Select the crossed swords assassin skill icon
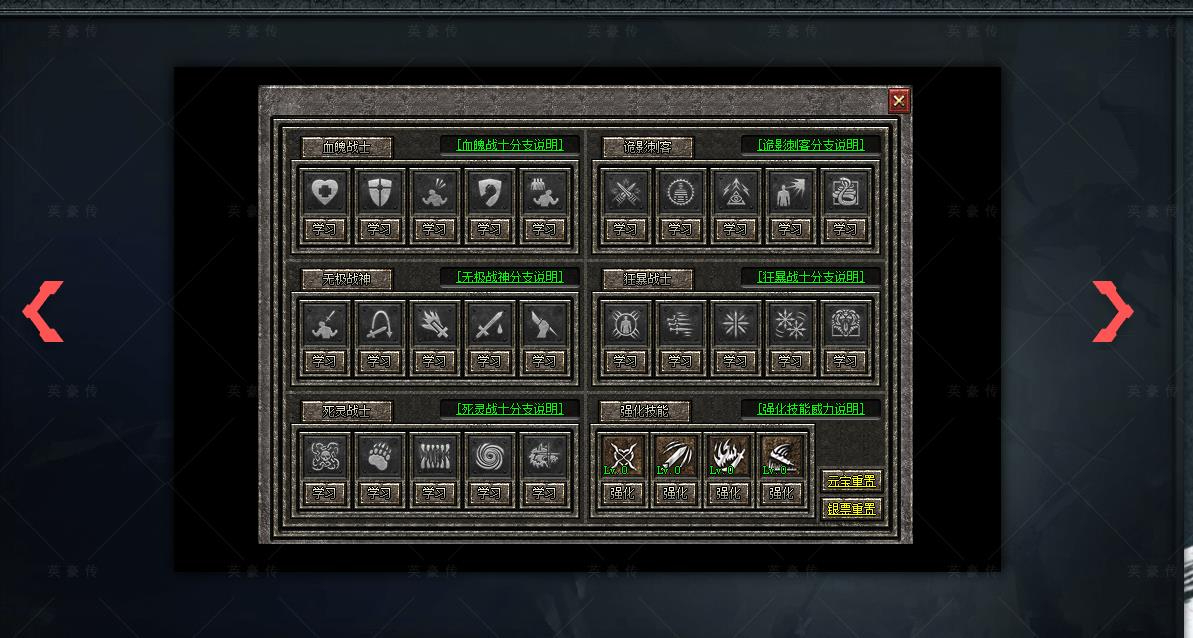This screenshot has width=1193, height=638. pos(625,192)
